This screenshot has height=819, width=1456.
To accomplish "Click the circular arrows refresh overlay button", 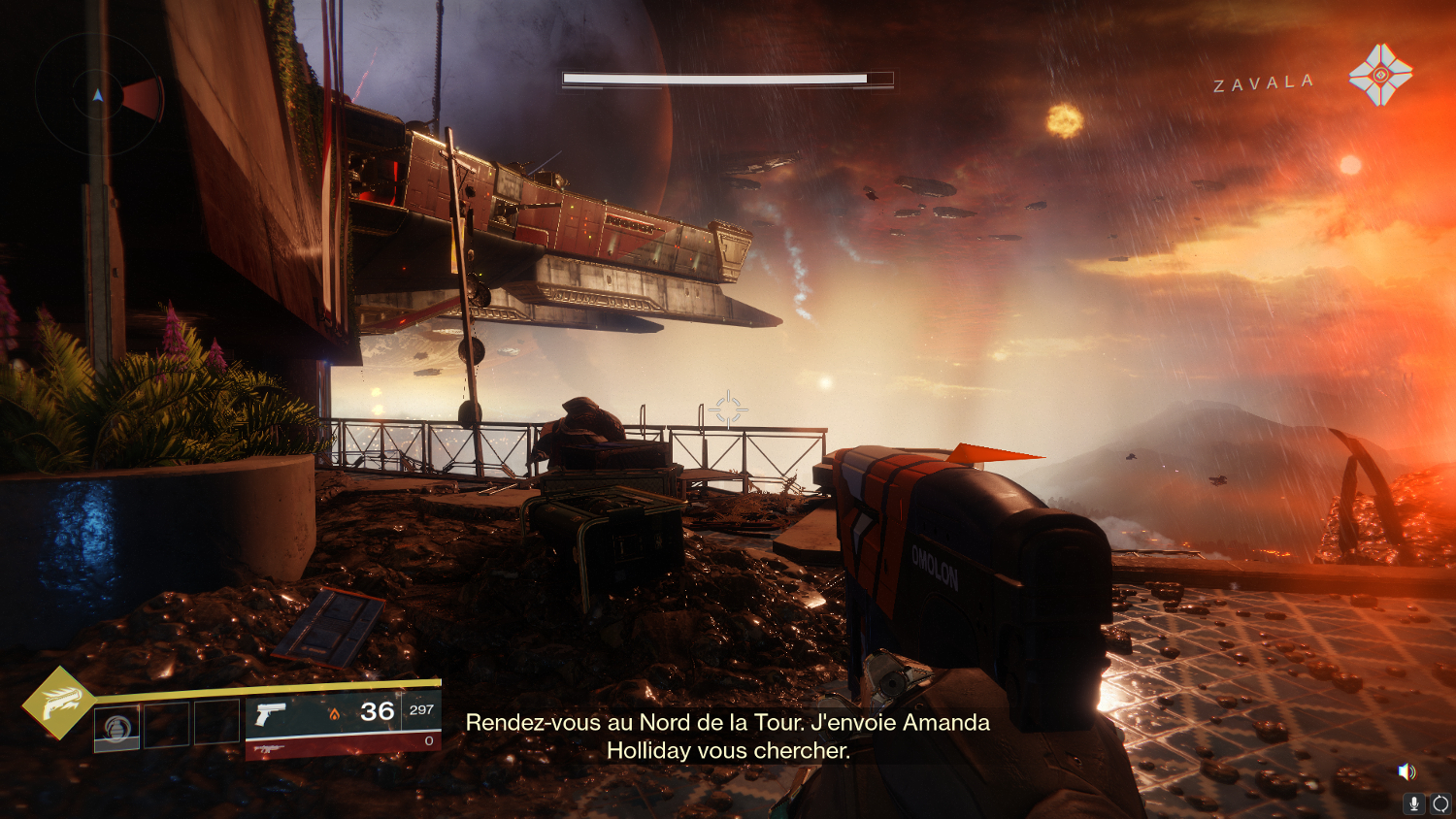I will (1440, 803).
